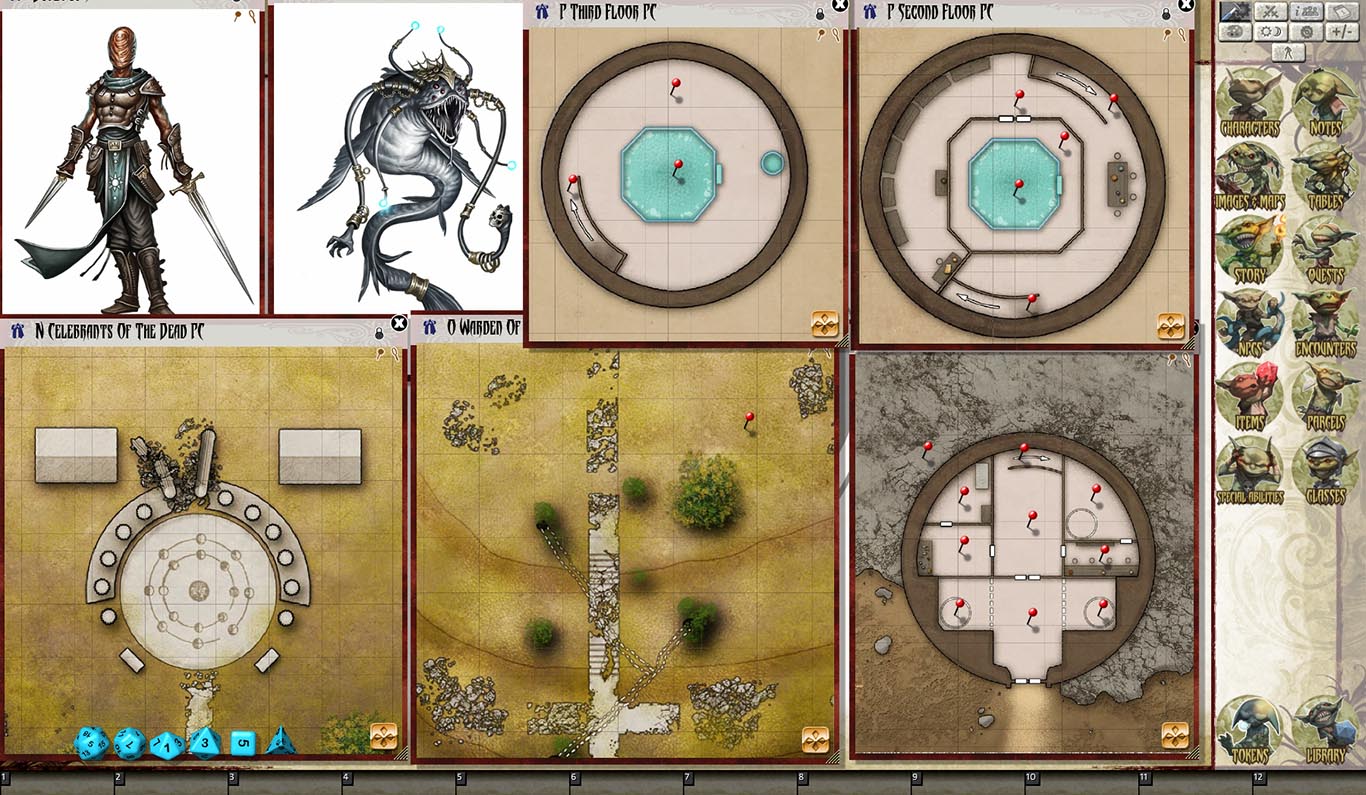Open the Items panel
1366x795 pixels.
pos(1248,395)
